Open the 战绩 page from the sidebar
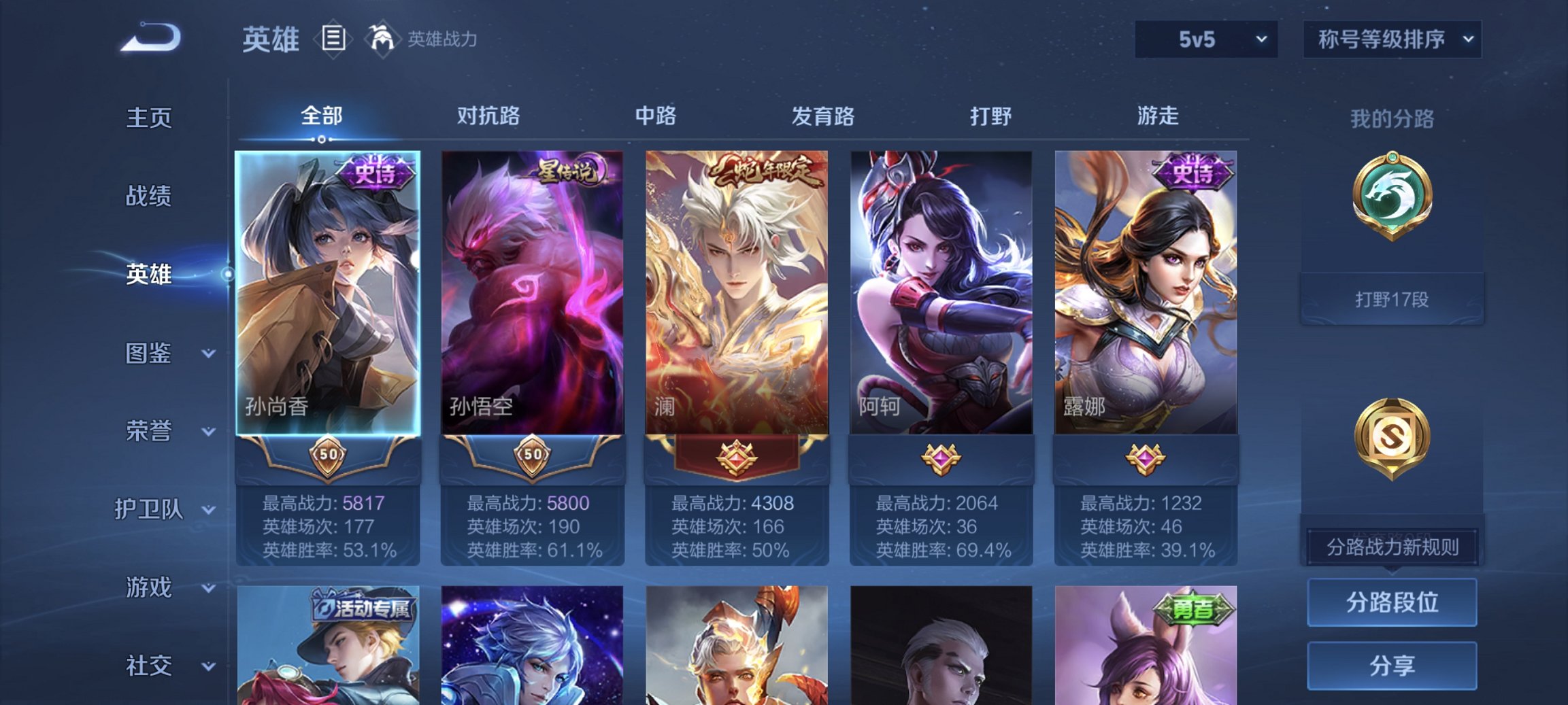 (149, 196)
